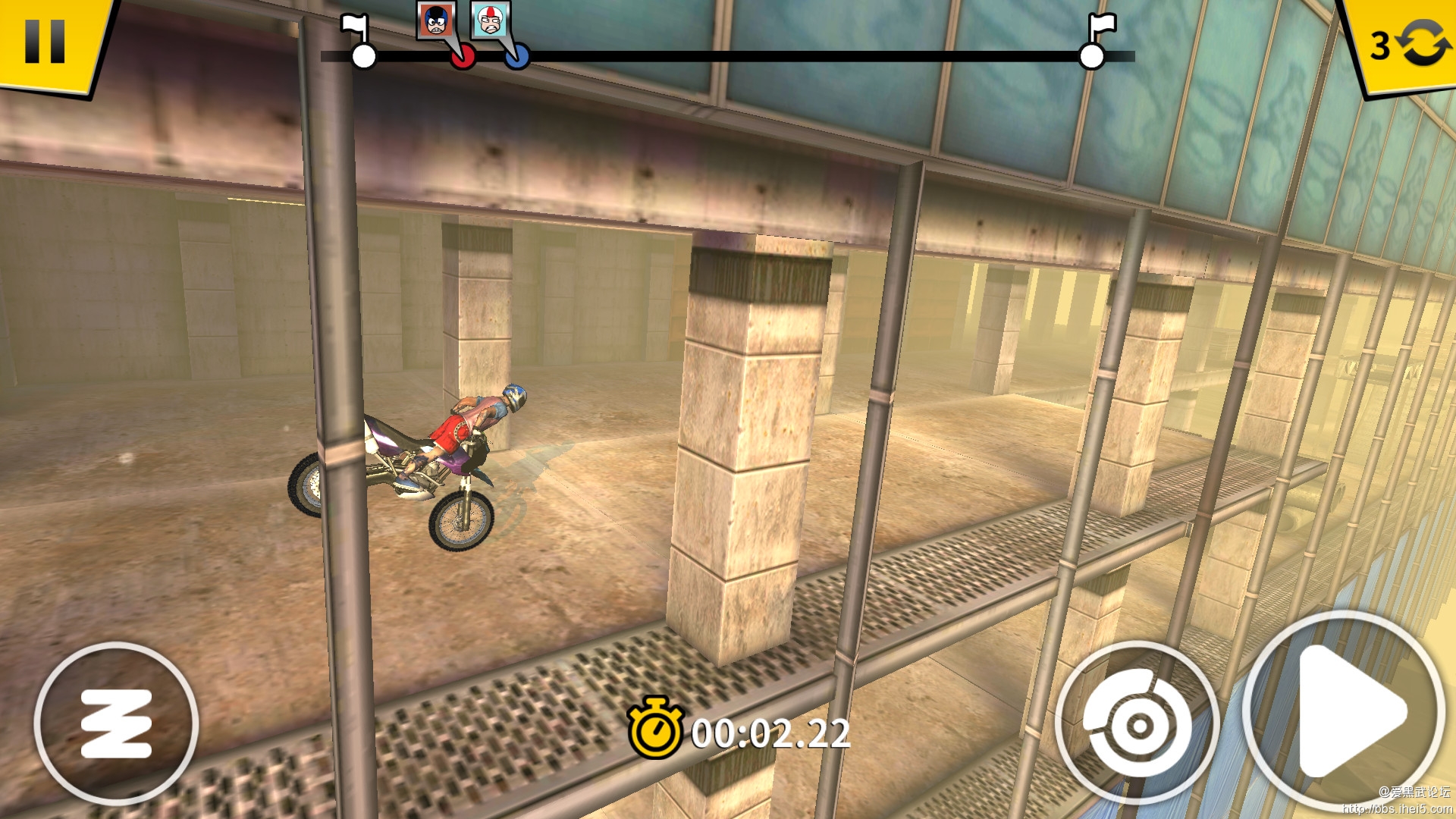This screenshot has height=819, width=1456.
Task: Pause the game with the yellow pause button
Action: 45,42
